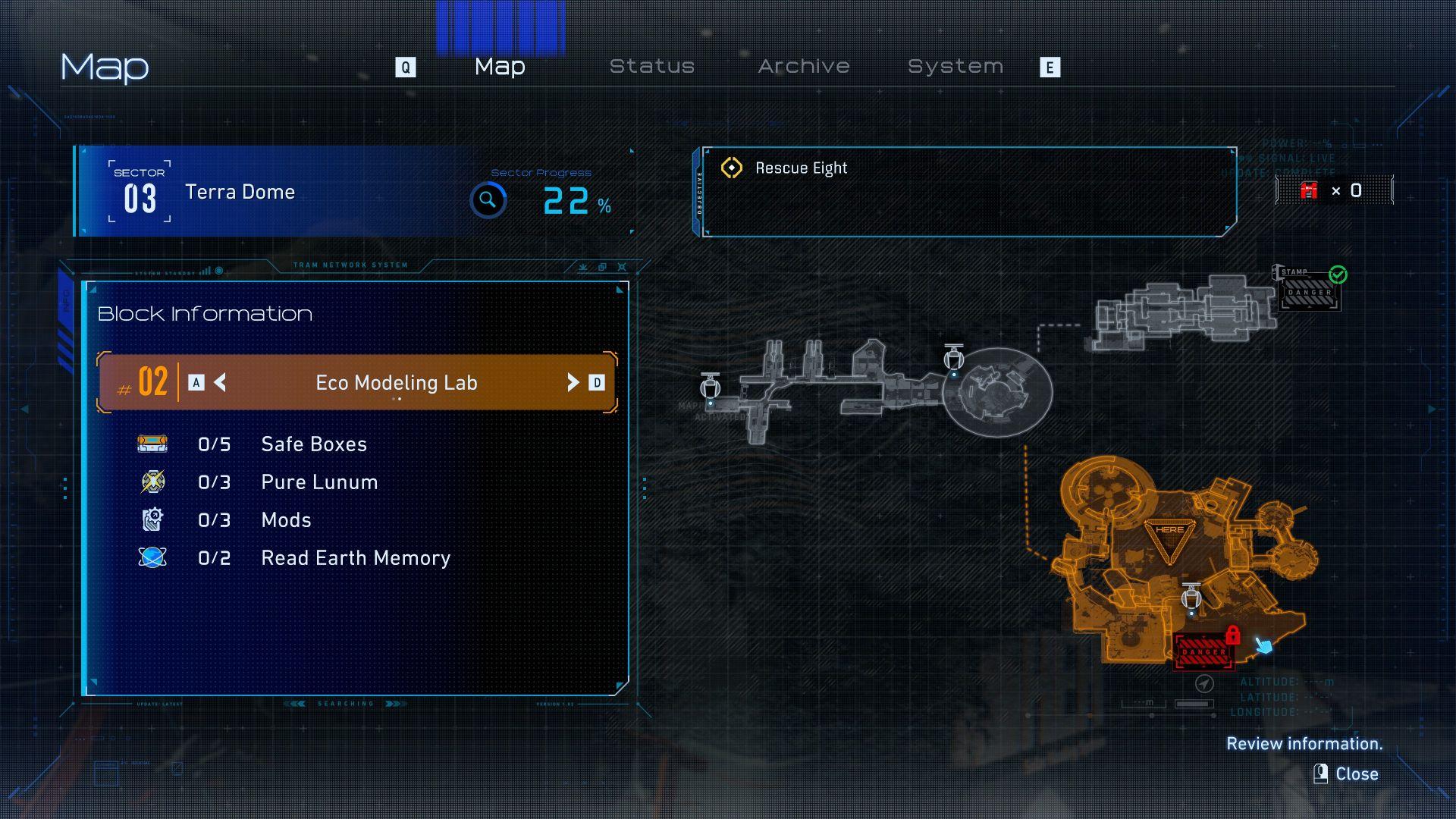Select the locked red Danger marker

pyautogui.click(x=1203, y=651)
